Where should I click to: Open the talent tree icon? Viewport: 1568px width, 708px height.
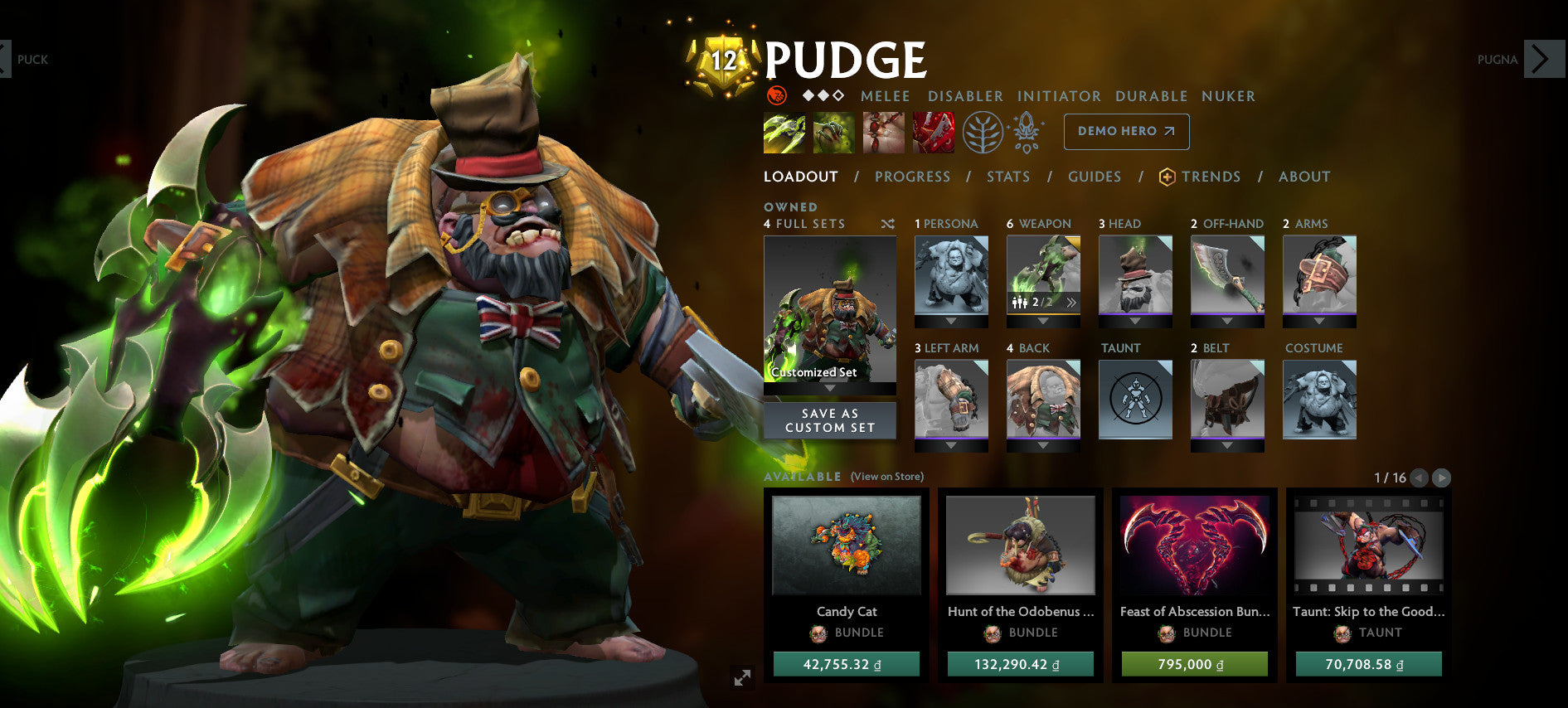pyautogui.click(x=982, y=133)
